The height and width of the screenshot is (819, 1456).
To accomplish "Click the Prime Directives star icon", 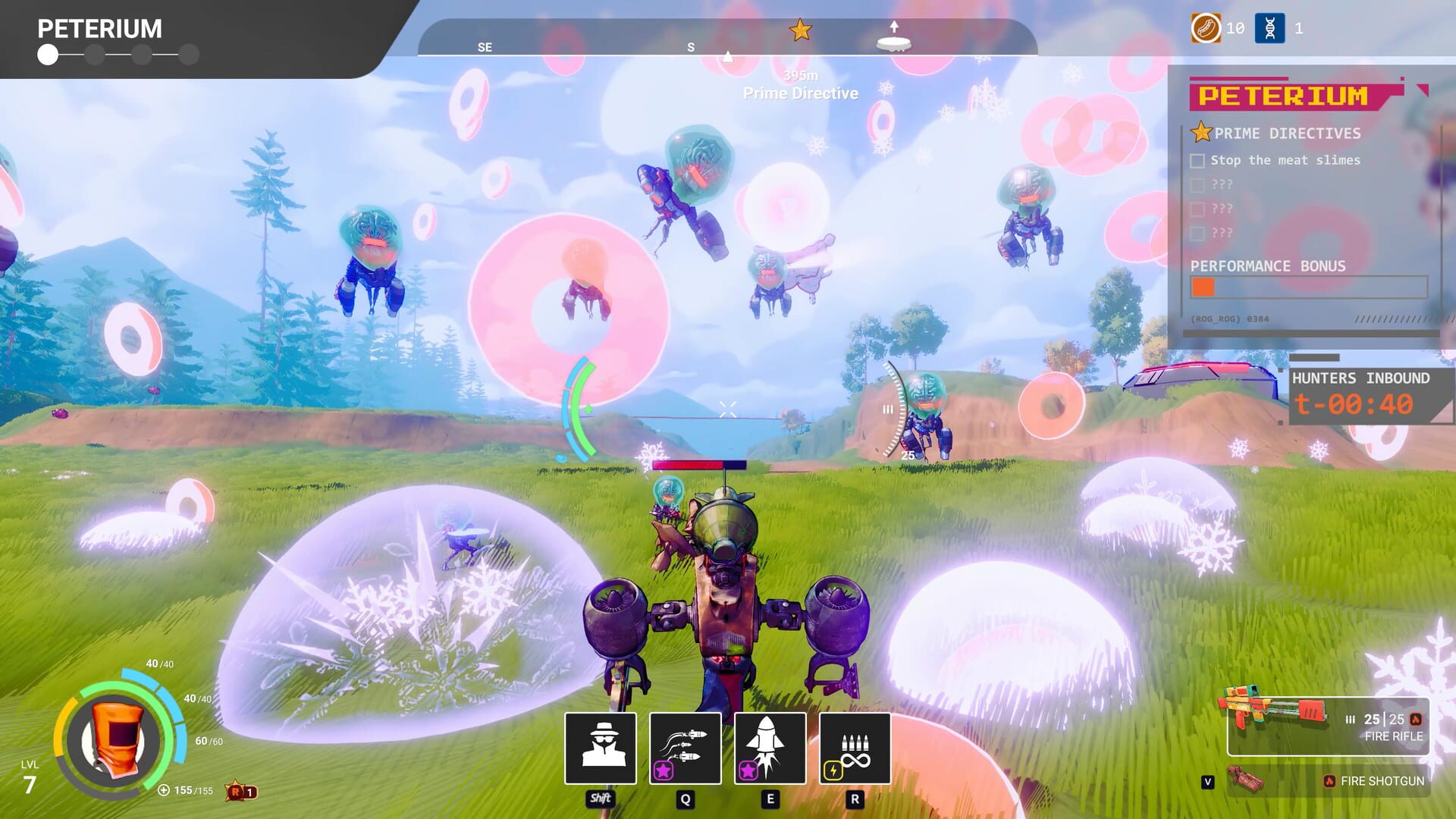I will coord(1200,133).
